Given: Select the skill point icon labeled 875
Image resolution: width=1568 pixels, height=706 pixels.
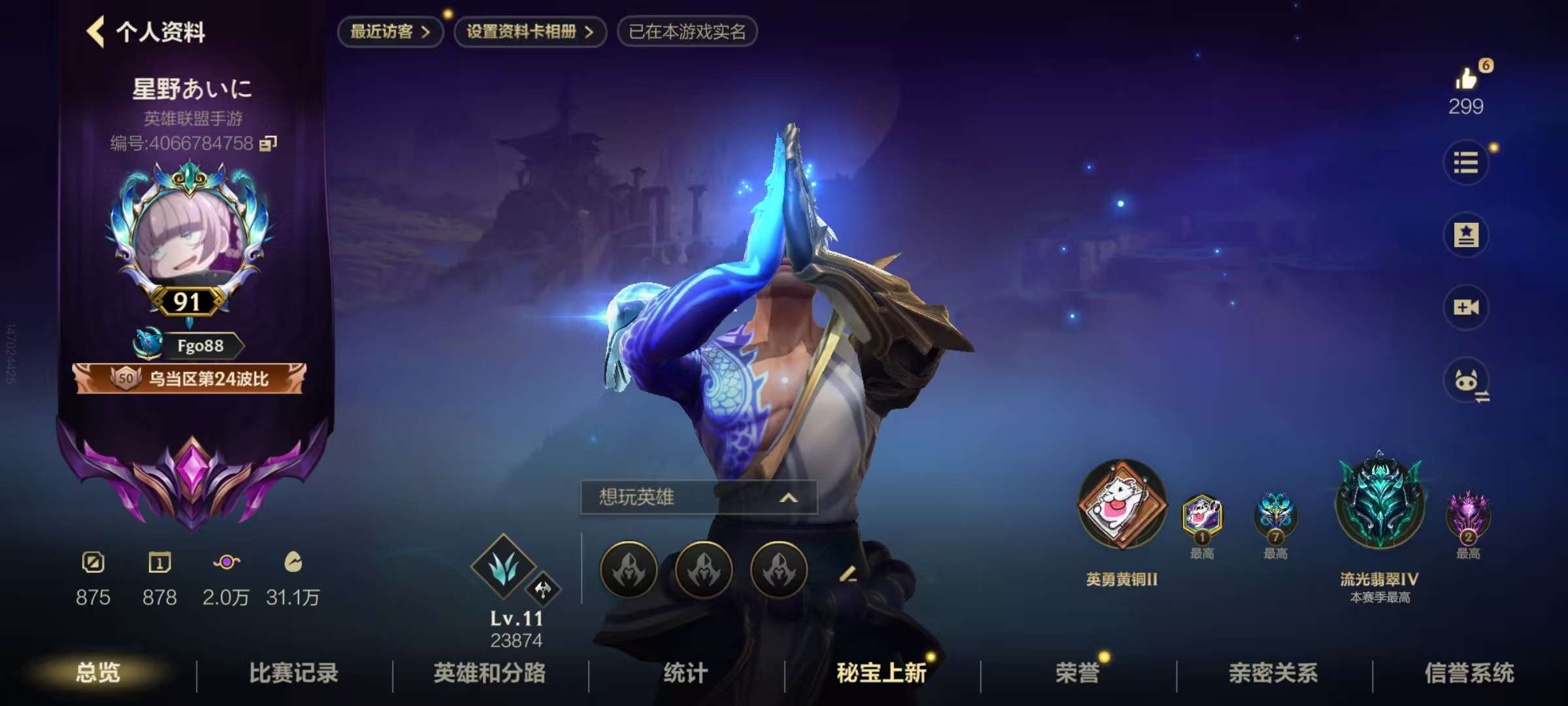Looking at the screenshot, I should 93,563.
